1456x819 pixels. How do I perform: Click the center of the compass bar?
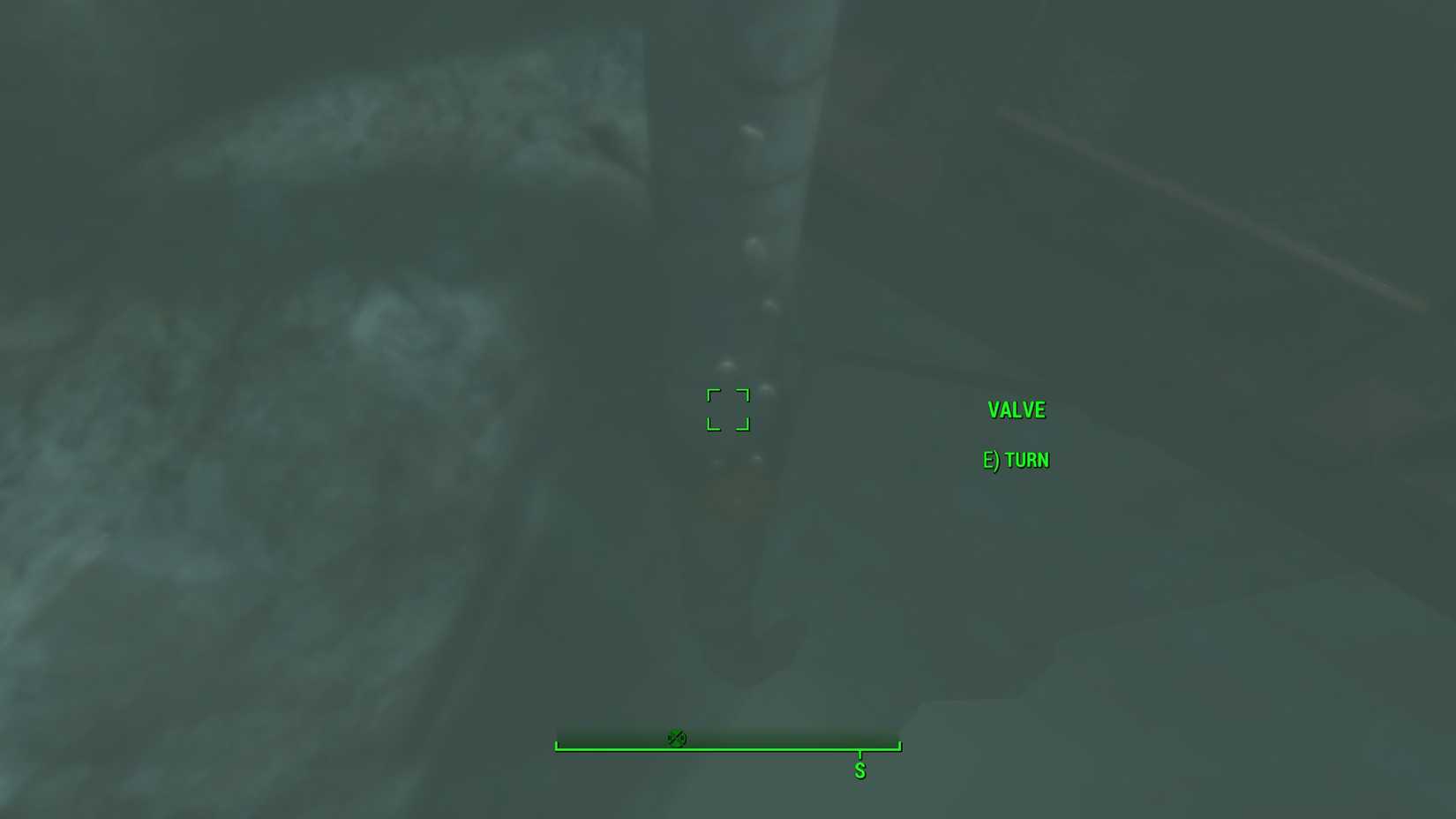tap(727, 746)
